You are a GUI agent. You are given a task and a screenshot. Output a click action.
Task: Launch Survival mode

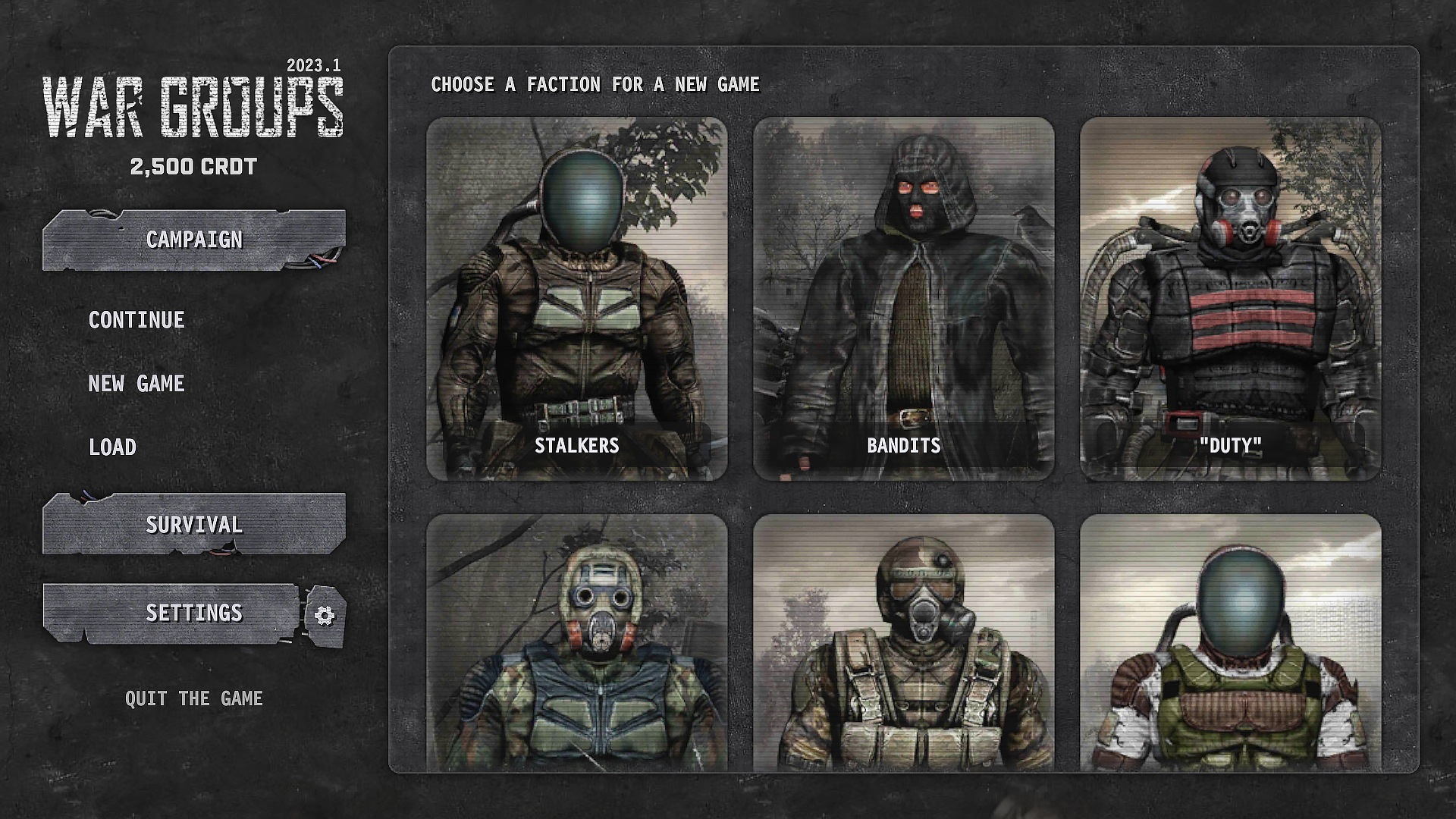click(193, 524)
